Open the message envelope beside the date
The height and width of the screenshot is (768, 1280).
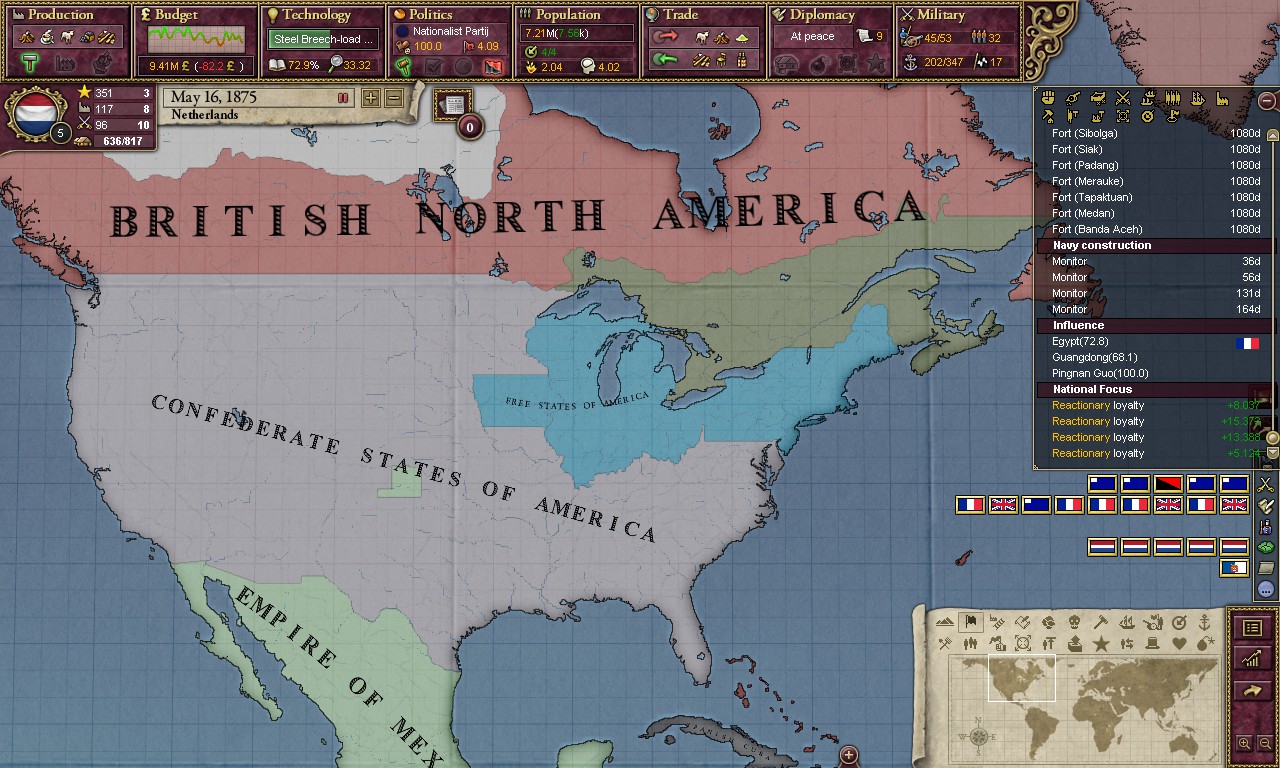pos(452,104)
